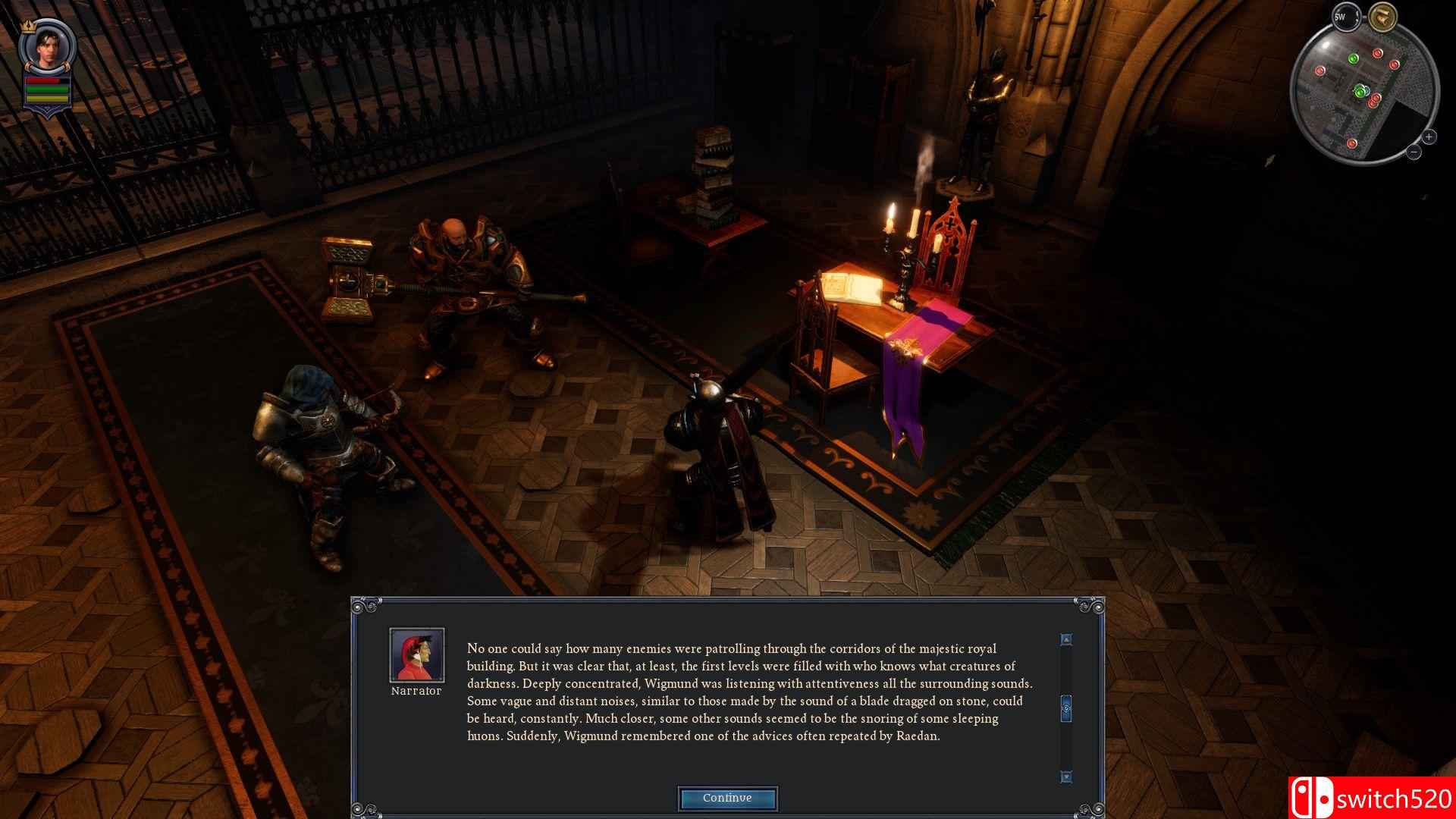The image size is (1456, 819).
Task: Click the scroll-down arrow on the dialog scrollbar
Action: coord(1065,775)
